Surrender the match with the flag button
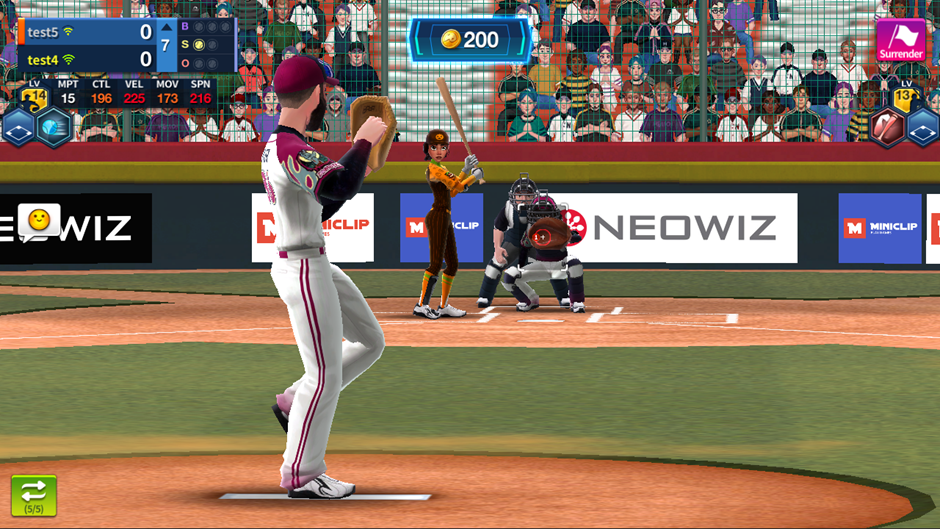 pos(901,40)
